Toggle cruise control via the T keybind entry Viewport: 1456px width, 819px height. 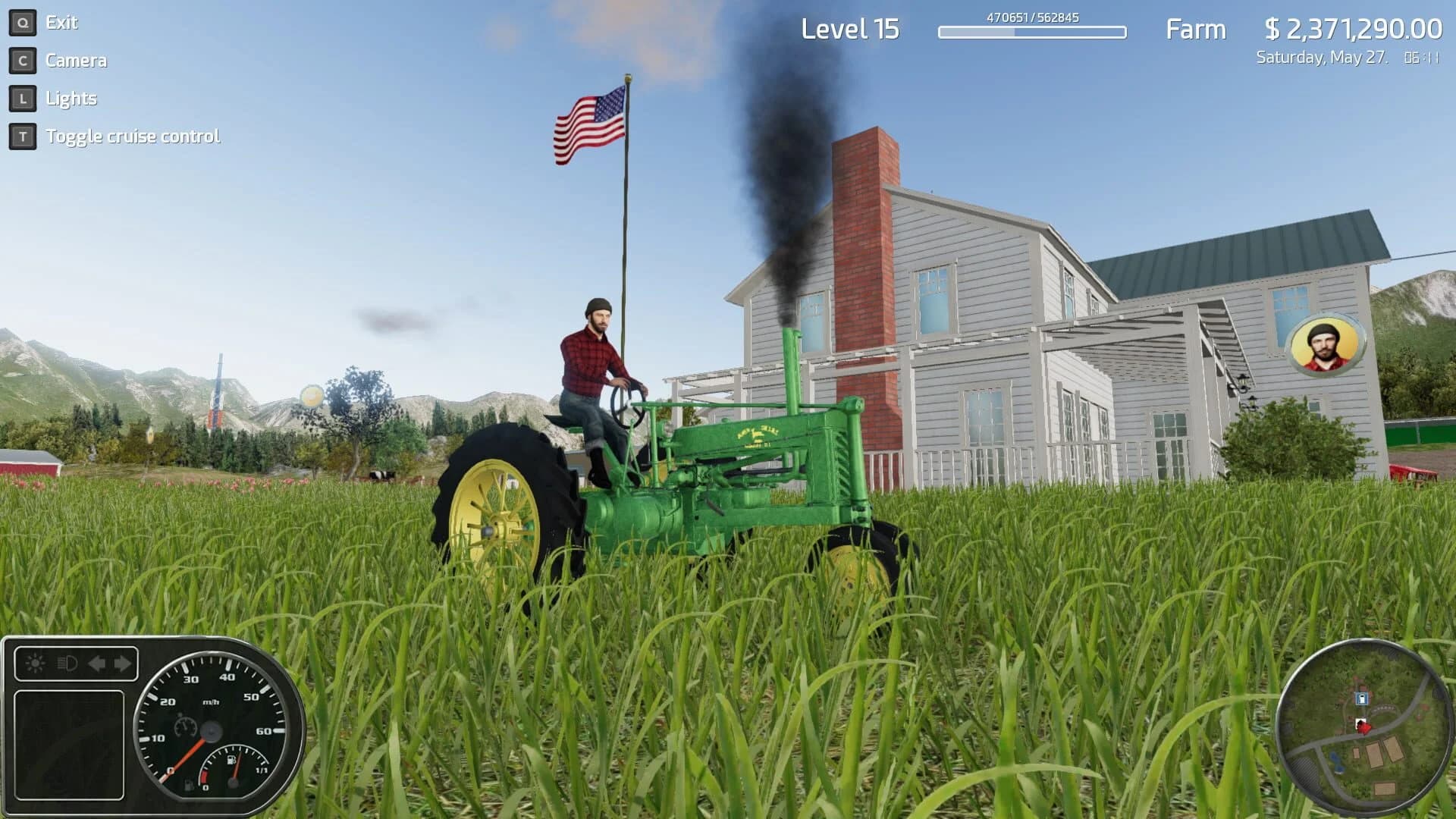point(133,136)
